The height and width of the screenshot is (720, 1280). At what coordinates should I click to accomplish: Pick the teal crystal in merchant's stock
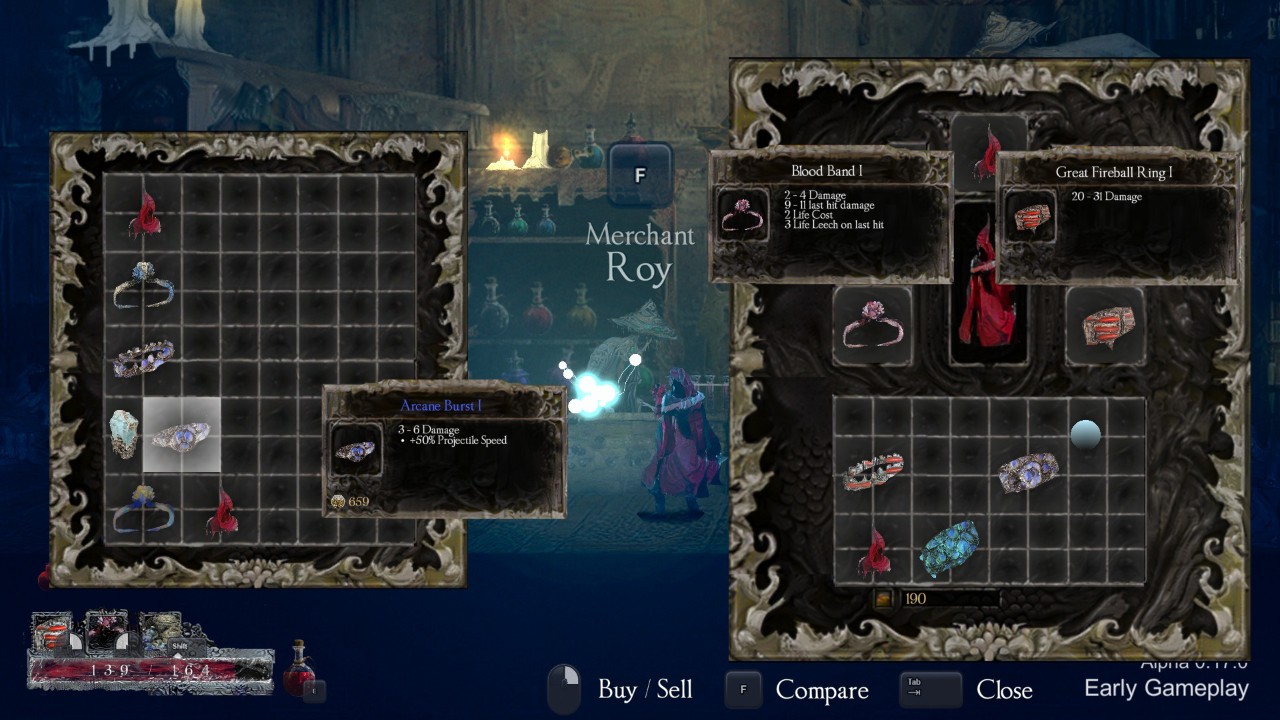(124, 434)
